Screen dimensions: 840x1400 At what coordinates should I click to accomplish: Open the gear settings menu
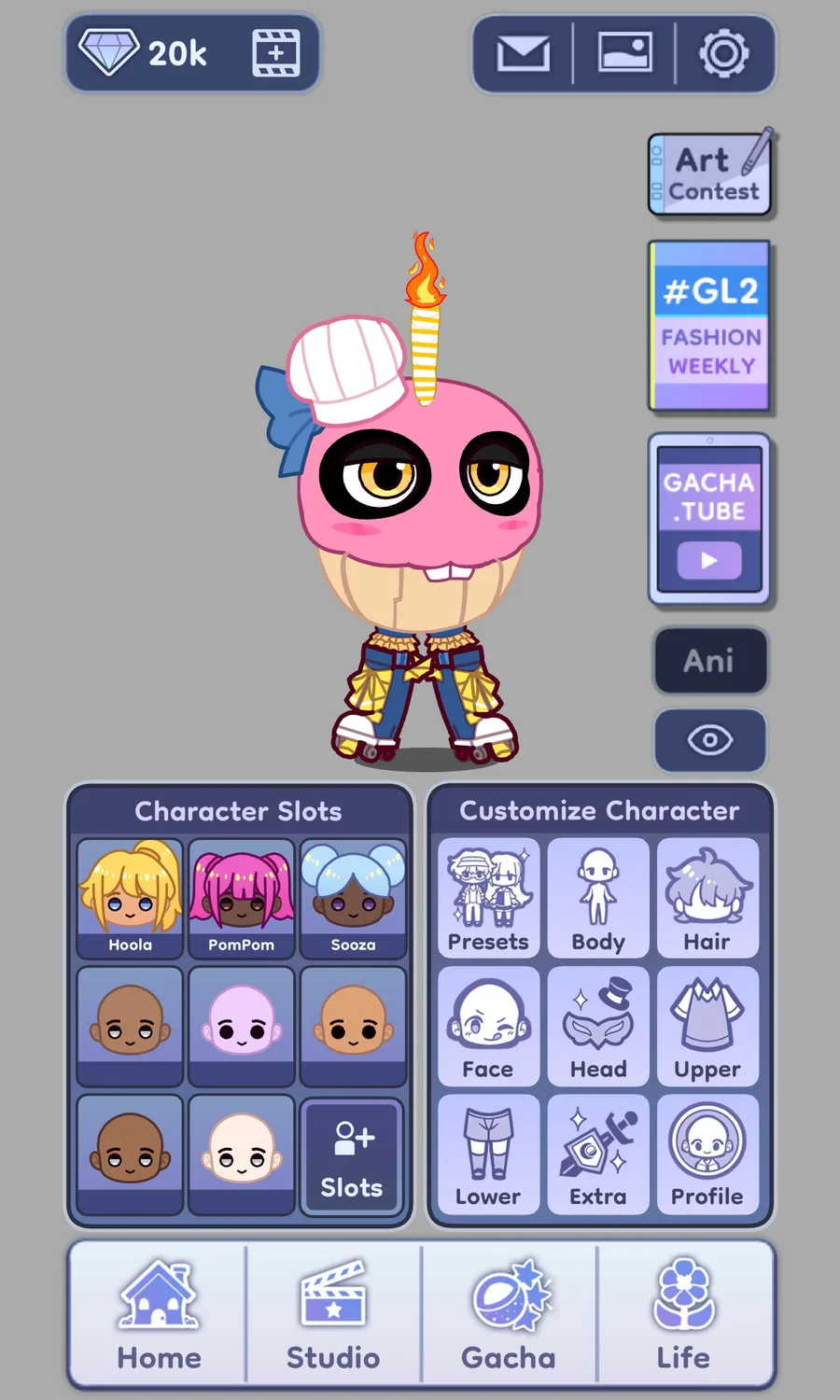click(x=724, y=54)
